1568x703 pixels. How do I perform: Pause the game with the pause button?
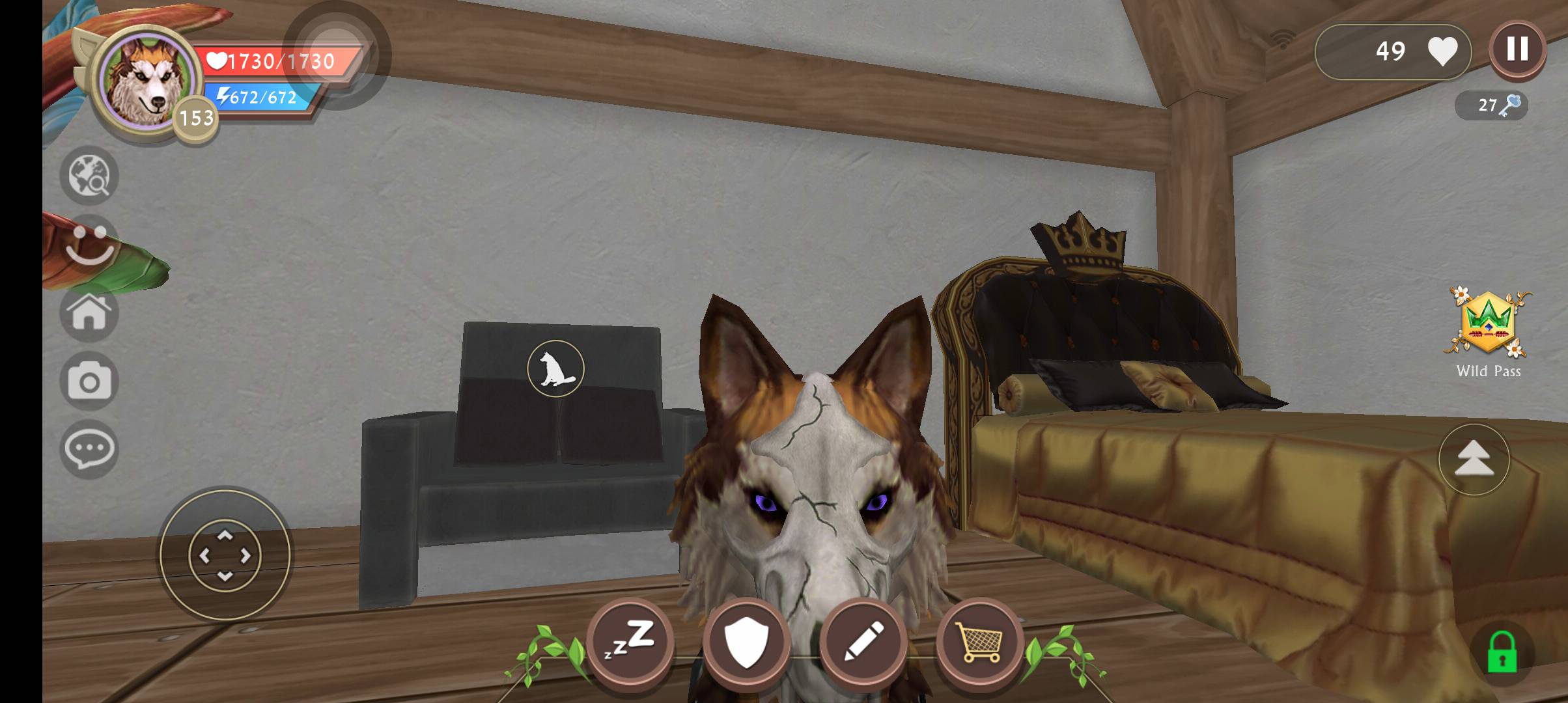1517,49
